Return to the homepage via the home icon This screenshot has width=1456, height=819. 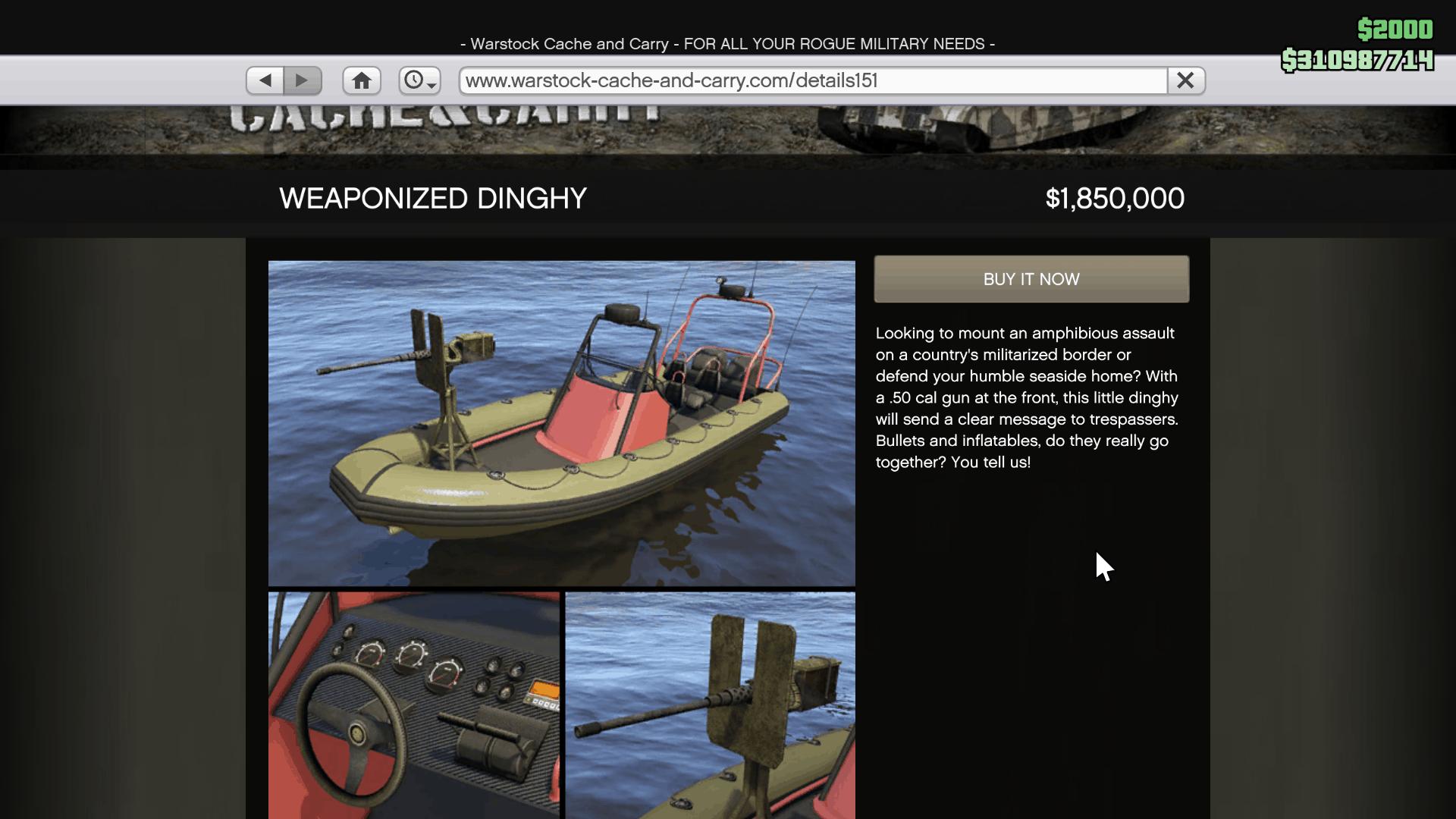(x=362, y=80)
